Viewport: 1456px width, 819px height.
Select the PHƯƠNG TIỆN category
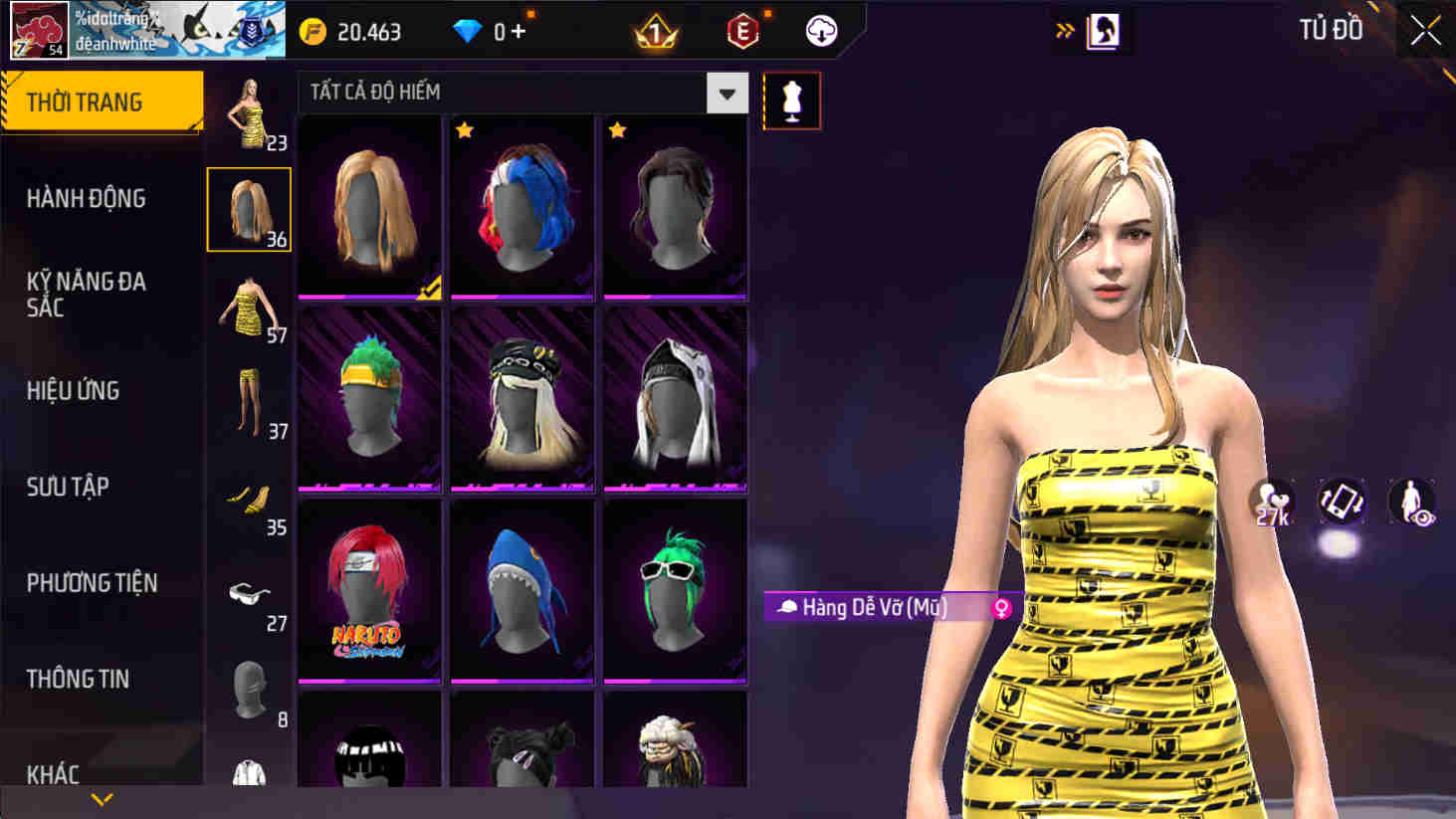[90, 583]
